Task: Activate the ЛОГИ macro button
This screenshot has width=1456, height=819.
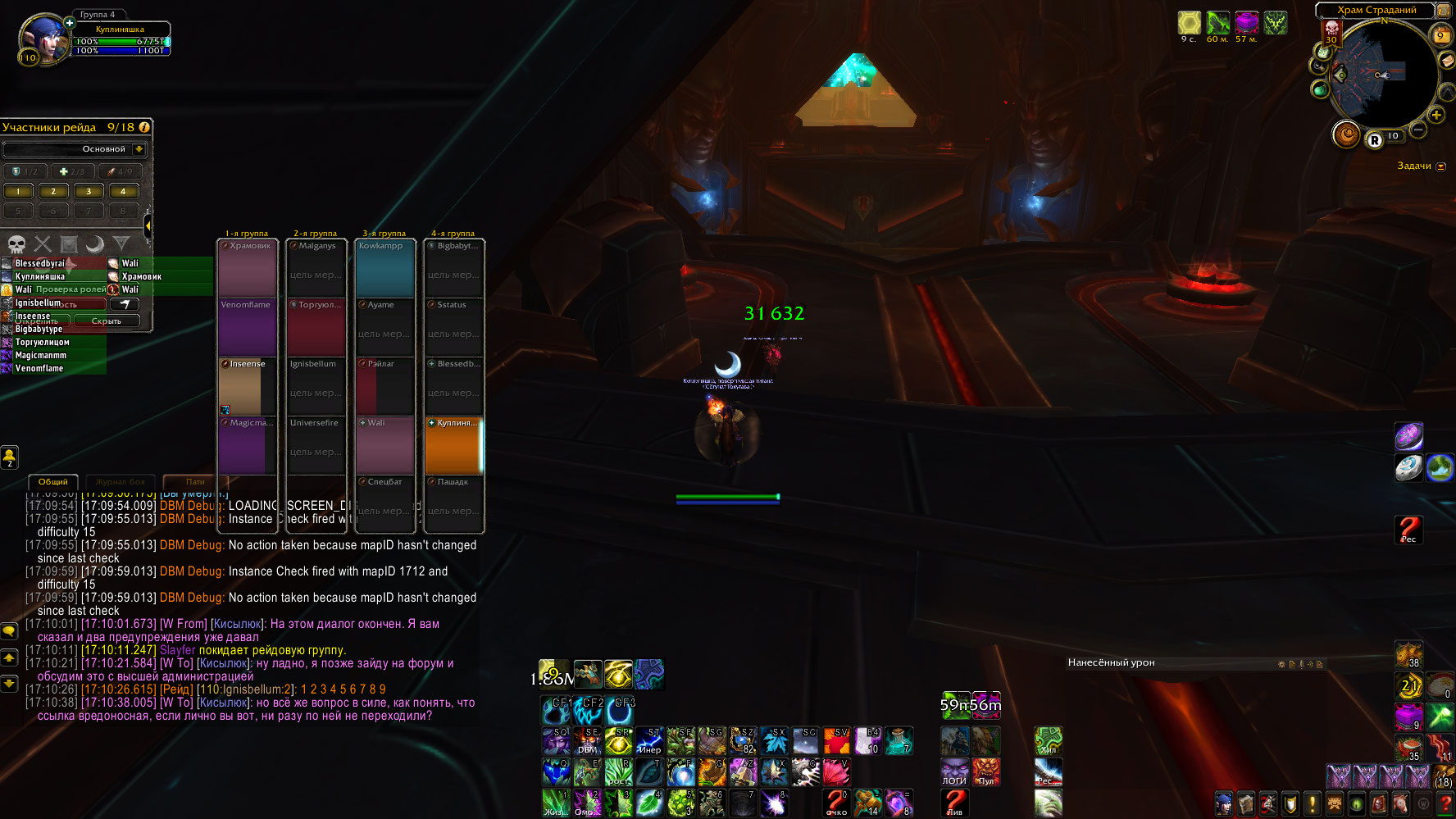Action: 954,772
